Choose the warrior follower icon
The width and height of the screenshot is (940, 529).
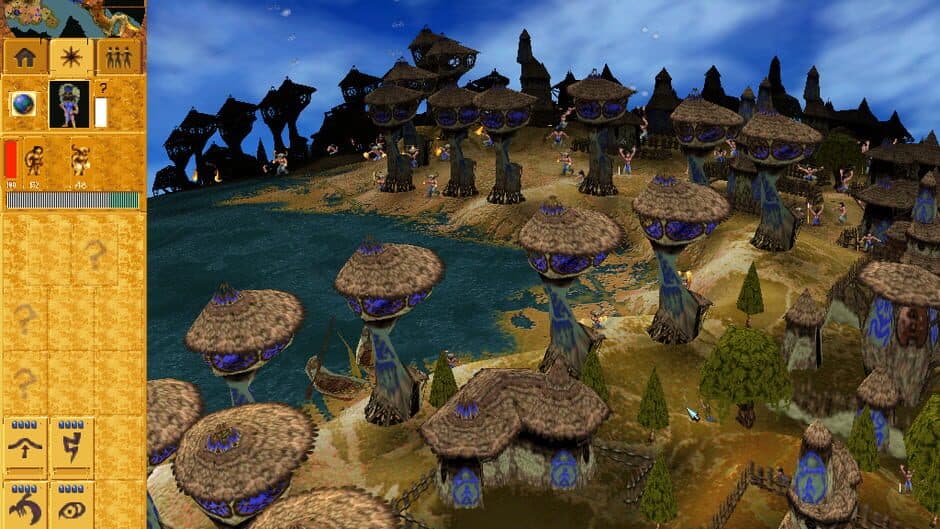[80, 159]
